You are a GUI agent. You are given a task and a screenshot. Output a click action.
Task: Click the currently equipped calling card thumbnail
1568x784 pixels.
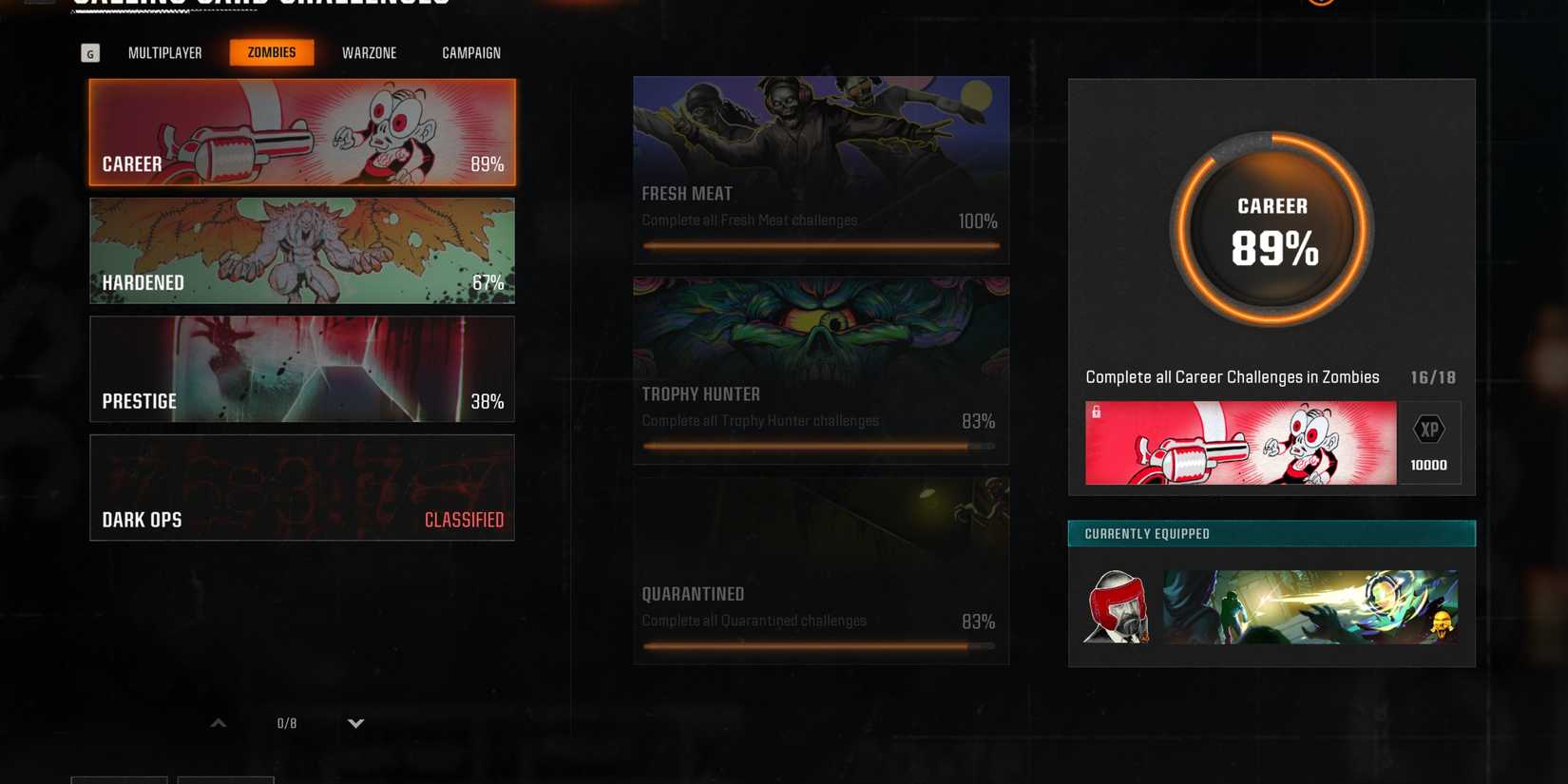1310,606
